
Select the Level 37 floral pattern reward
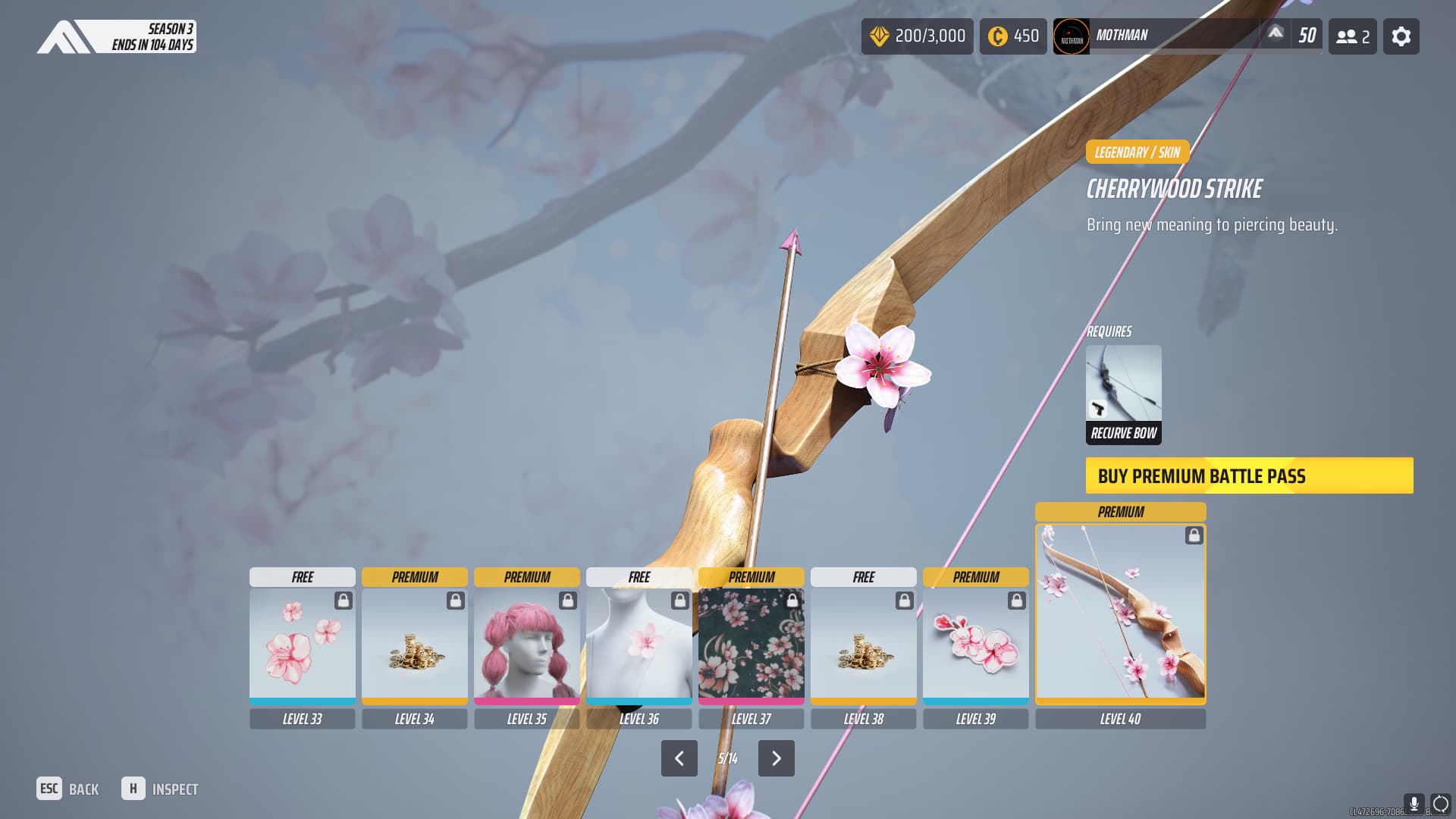click(751, 644)
